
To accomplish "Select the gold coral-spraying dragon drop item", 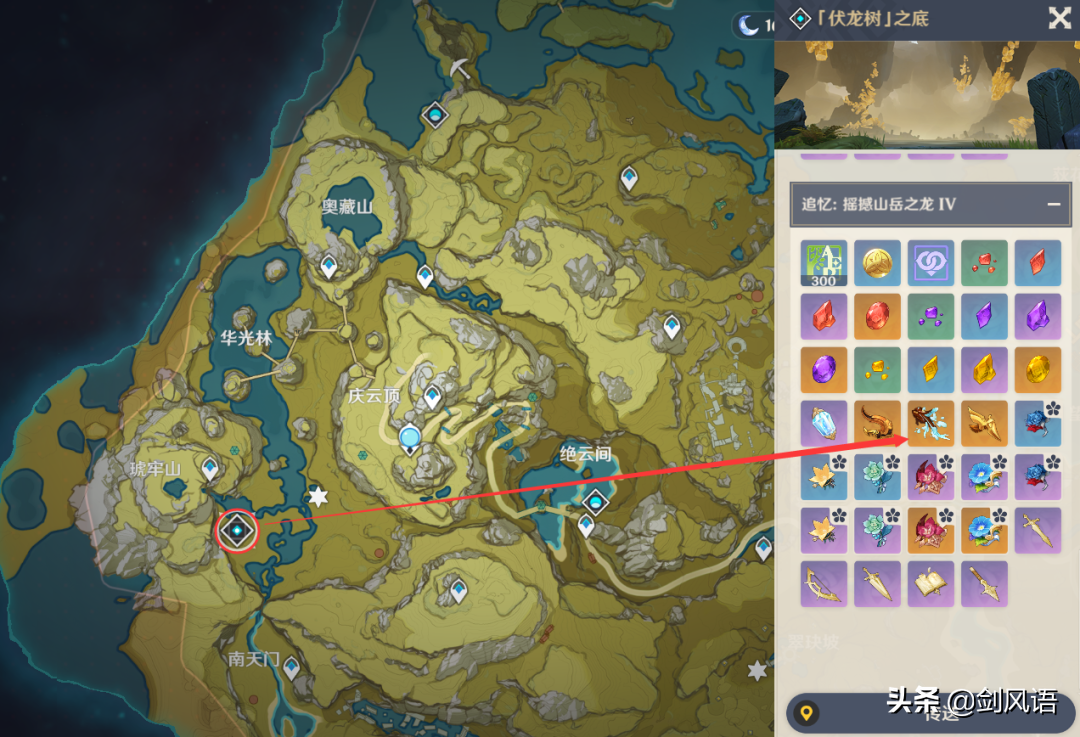I will tap(931, 423).
